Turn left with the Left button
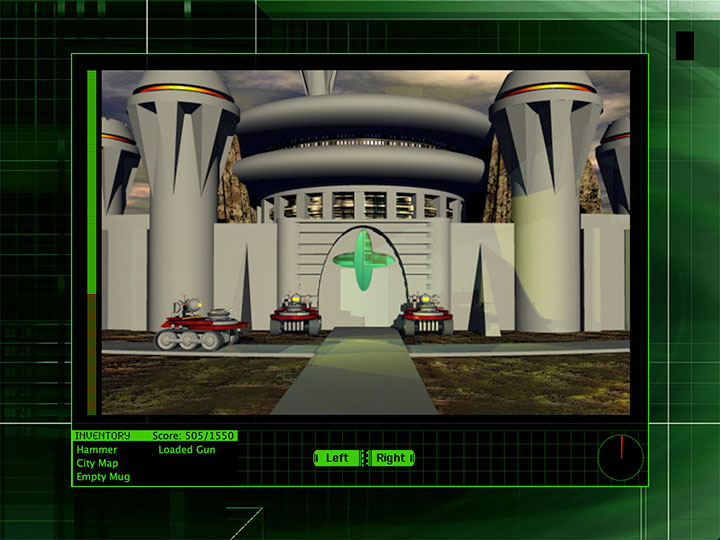The image size is (720, 540). [337, 458]
